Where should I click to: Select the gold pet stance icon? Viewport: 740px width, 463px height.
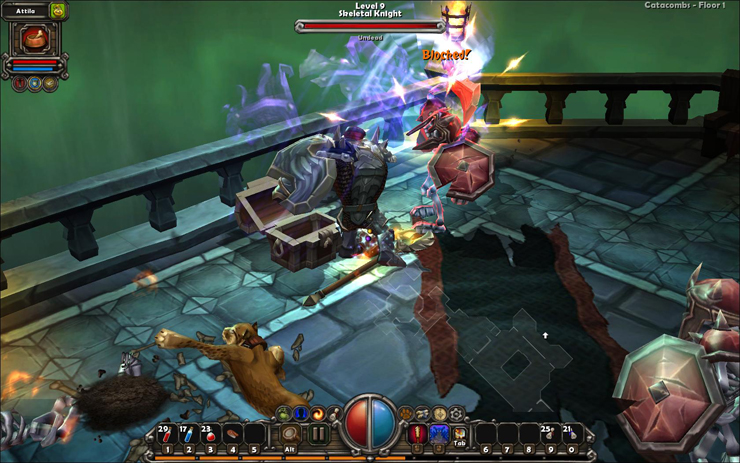[x=50, y=84]
